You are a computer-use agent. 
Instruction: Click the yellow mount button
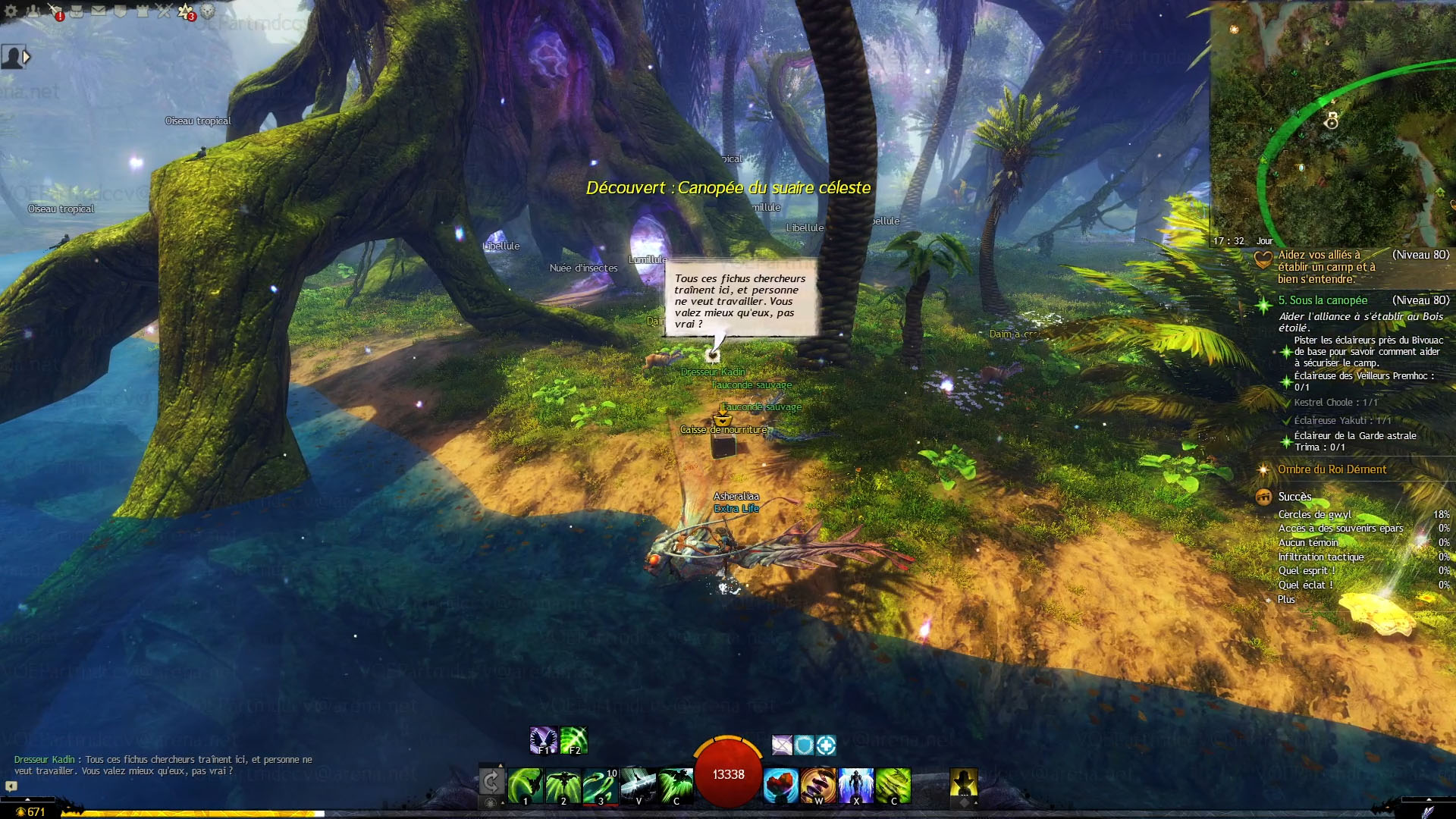[963, 782]
